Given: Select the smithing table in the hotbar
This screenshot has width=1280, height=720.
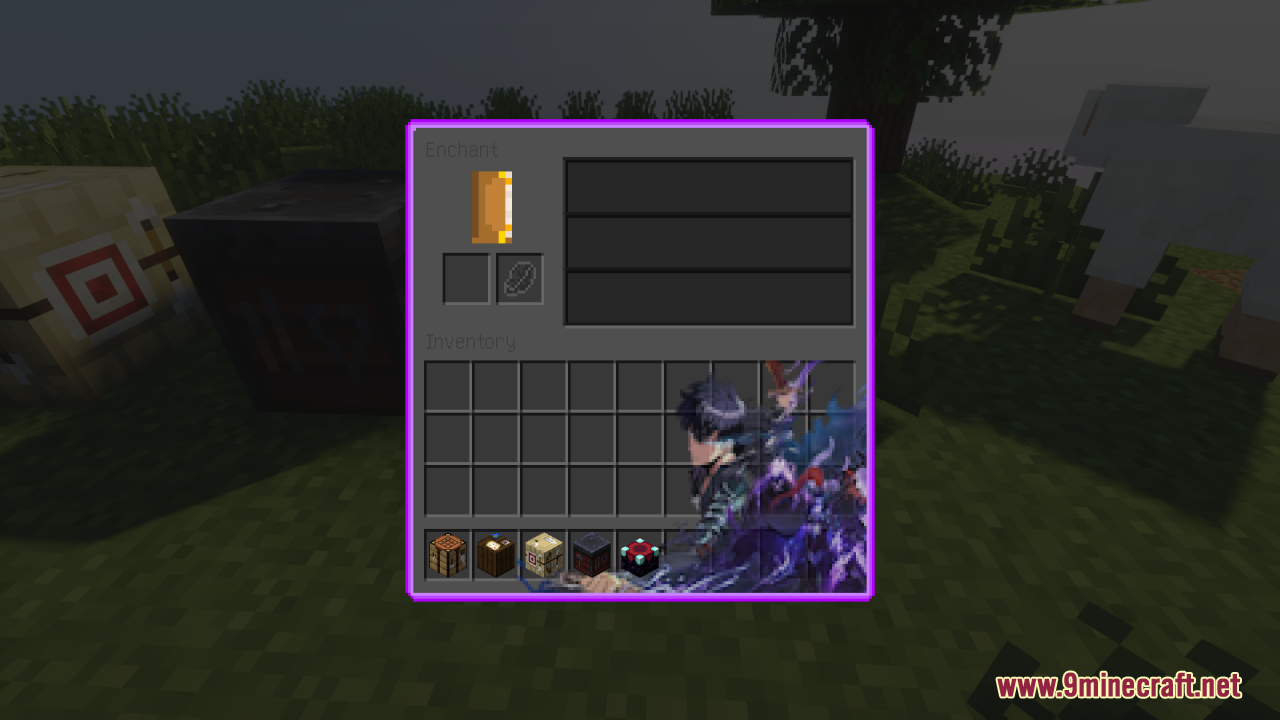Looking at the screenshot, I should [x=591, y=552].
